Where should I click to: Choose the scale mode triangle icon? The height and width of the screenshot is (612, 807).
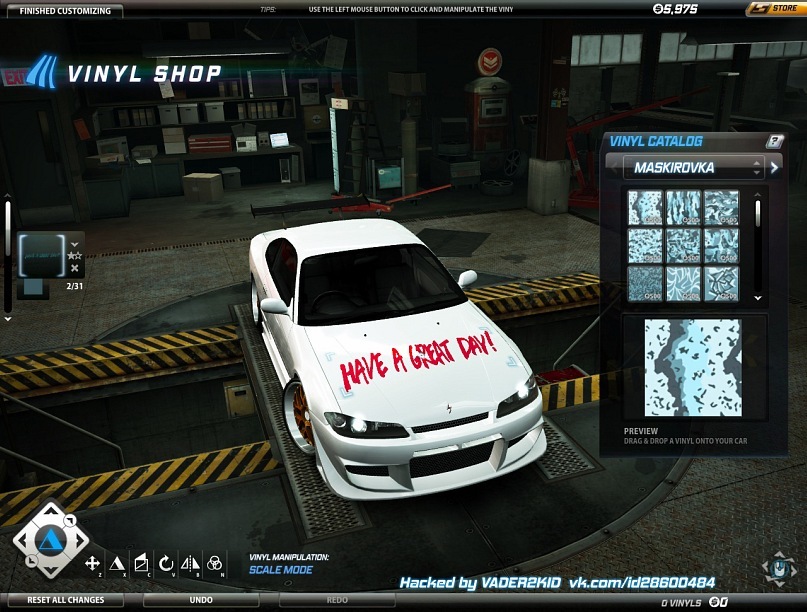tap(117, 564)
